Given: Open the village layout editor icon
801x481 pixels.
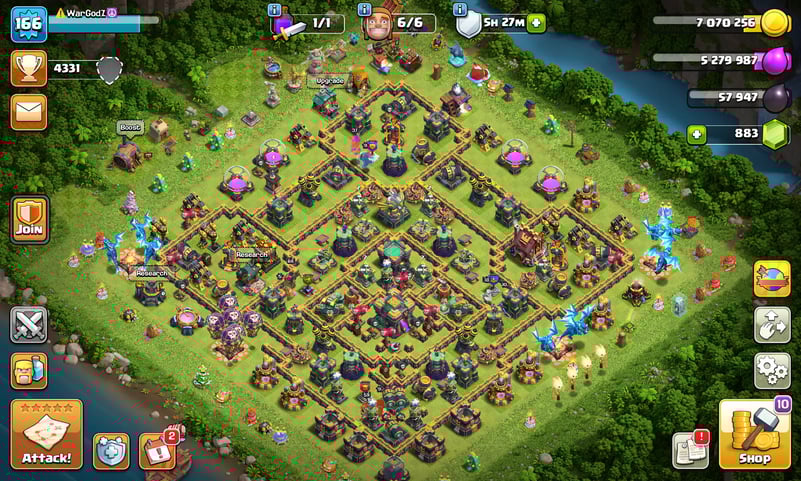Looking at the screenshot, I should pos(771,325).
